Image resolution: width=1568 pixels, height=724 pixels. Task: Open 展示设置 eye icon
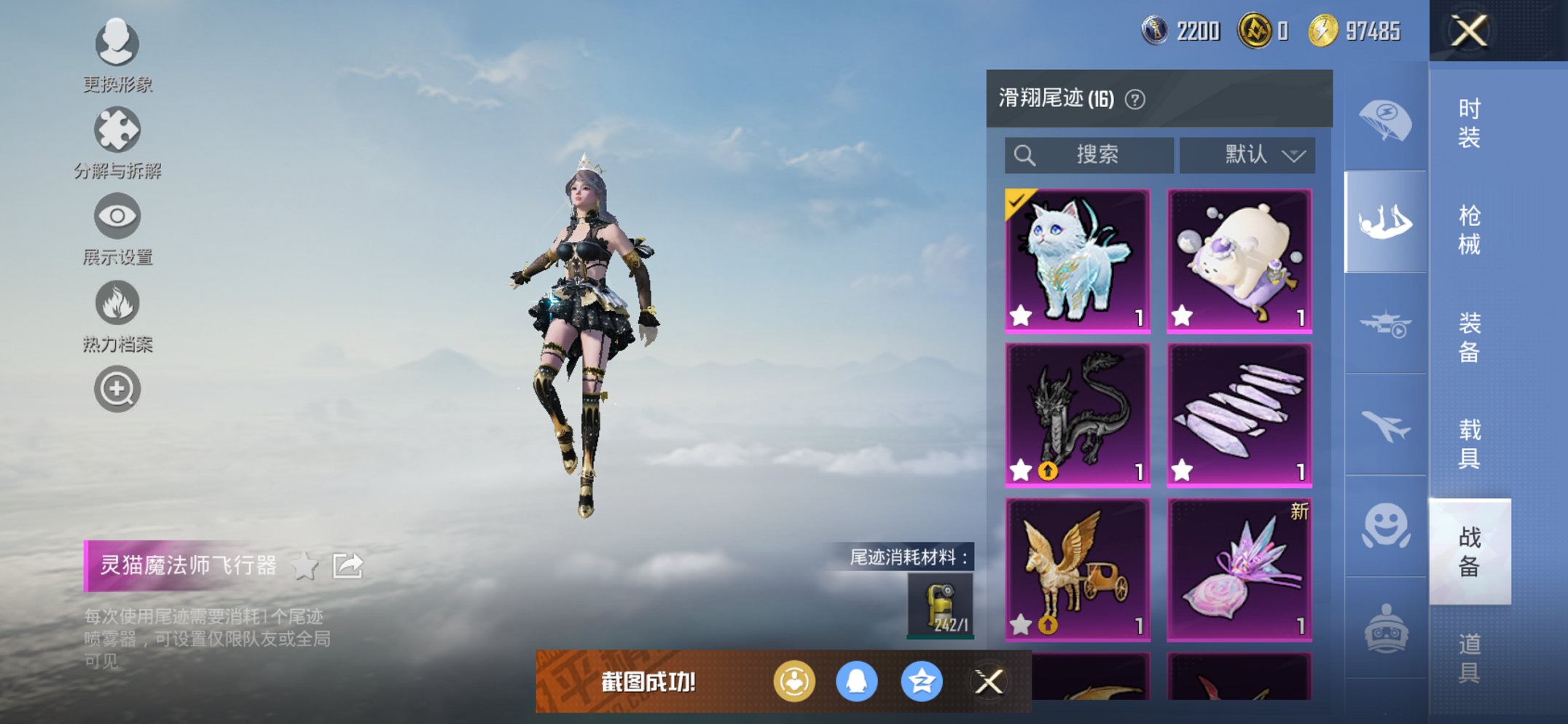coord(117,217)
